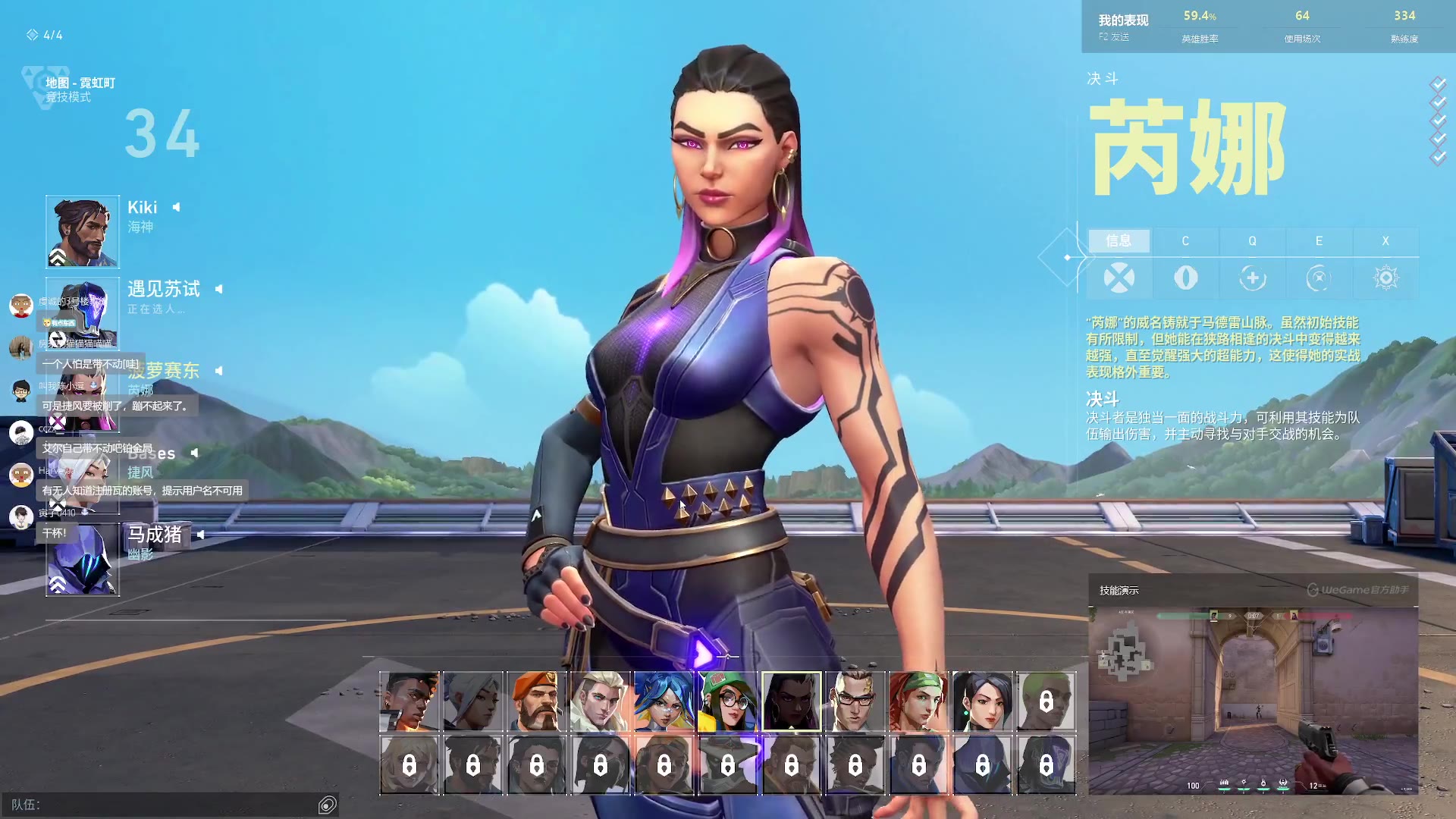Switch to the 信息 info tab
The image size is (1456, 819).
click(1119, 241)
